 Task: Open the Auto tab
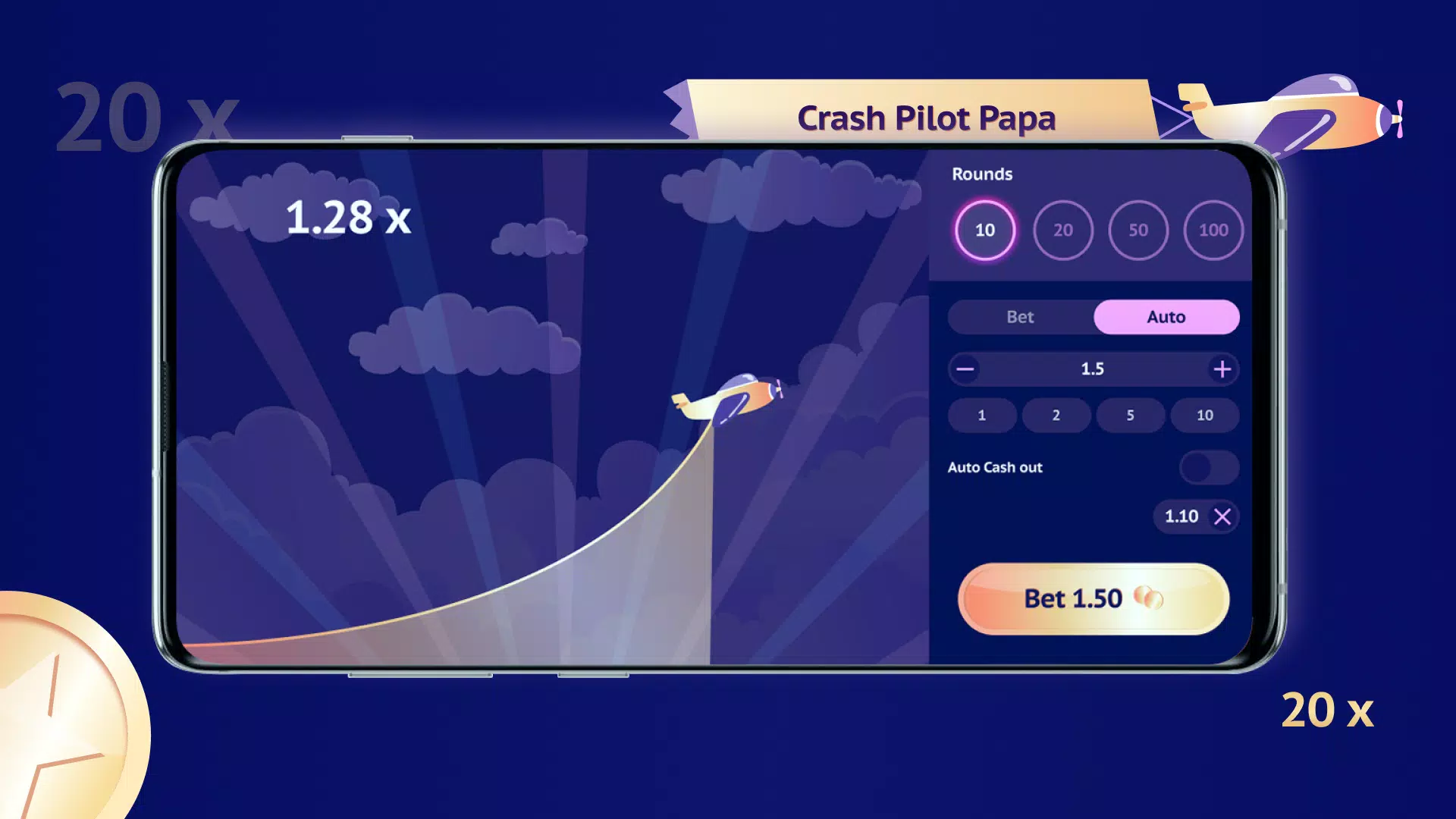point(1166,317)
